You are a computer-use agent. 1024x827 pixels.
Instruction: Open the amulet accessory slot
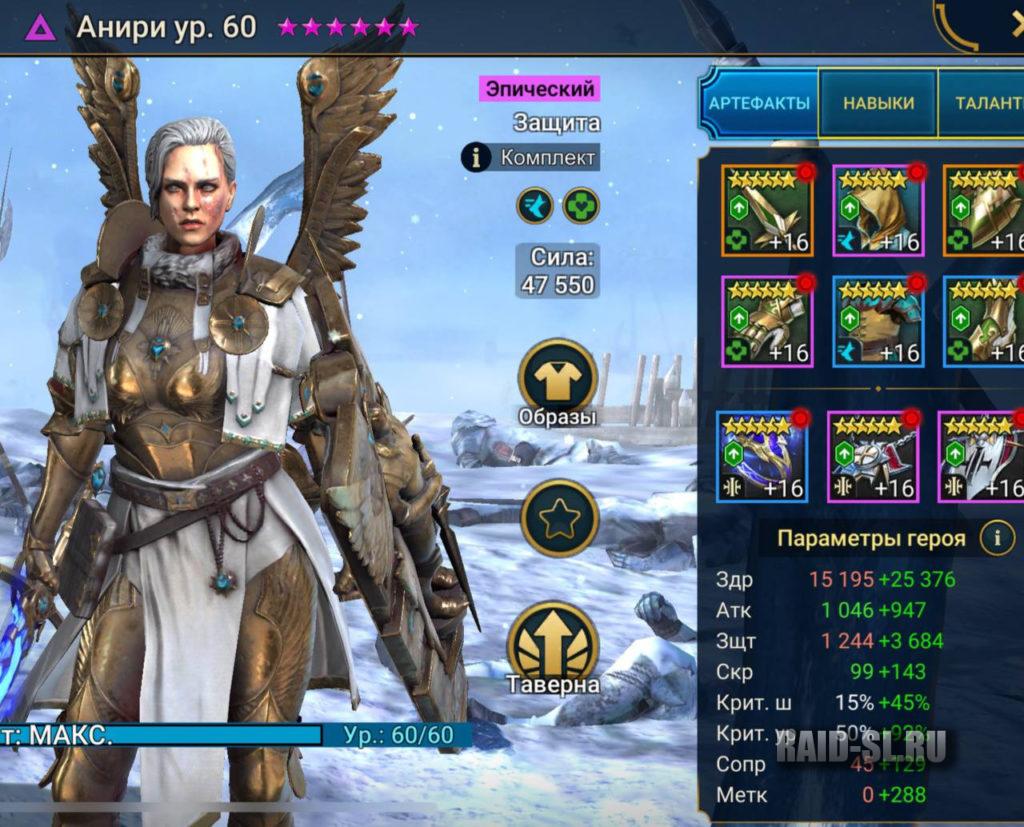click(873, 455)
